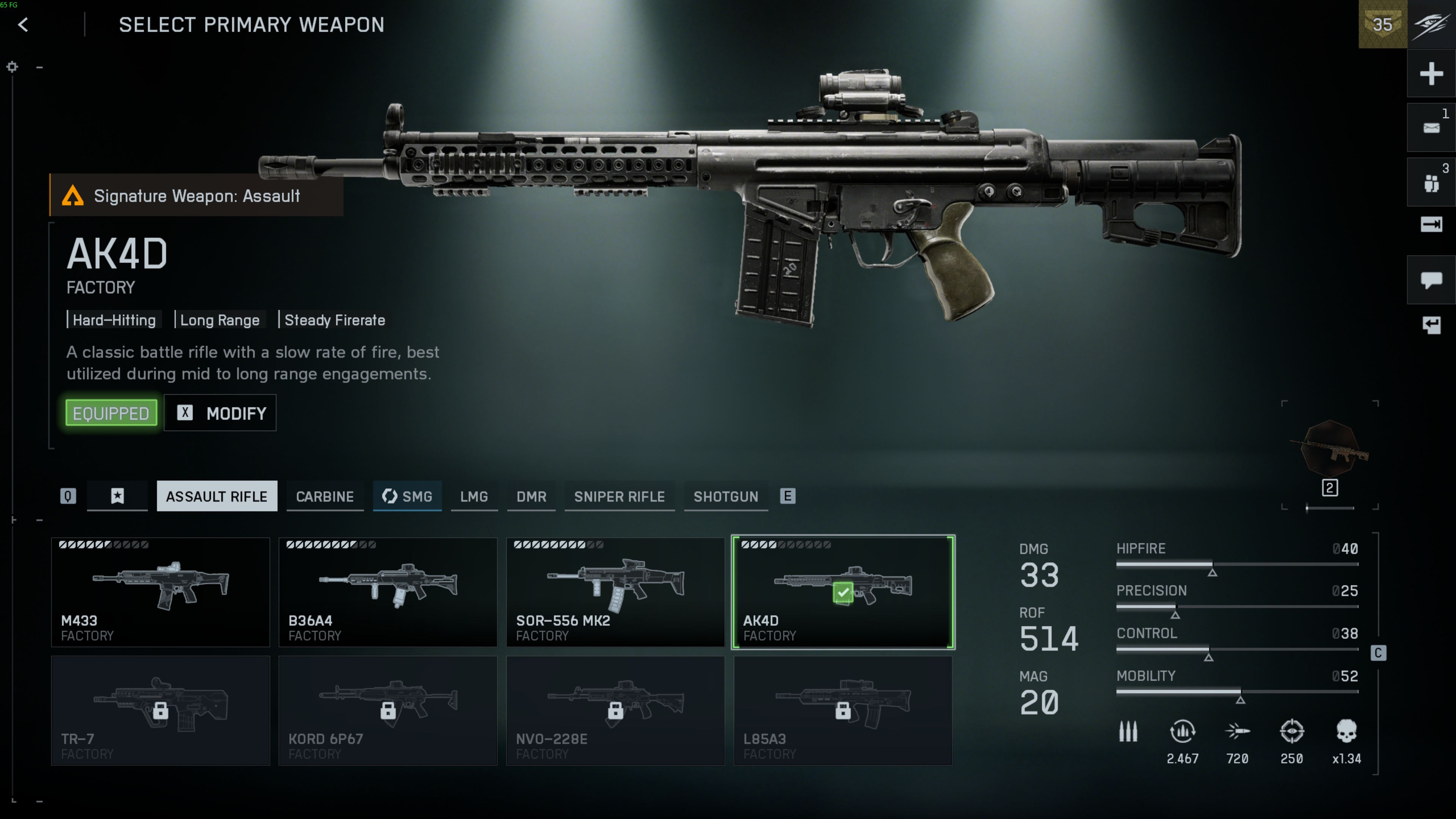Click the locked KORD 6P67 tile
The height and width of the screenshot is (819, 1456).
tap(388, 711)
